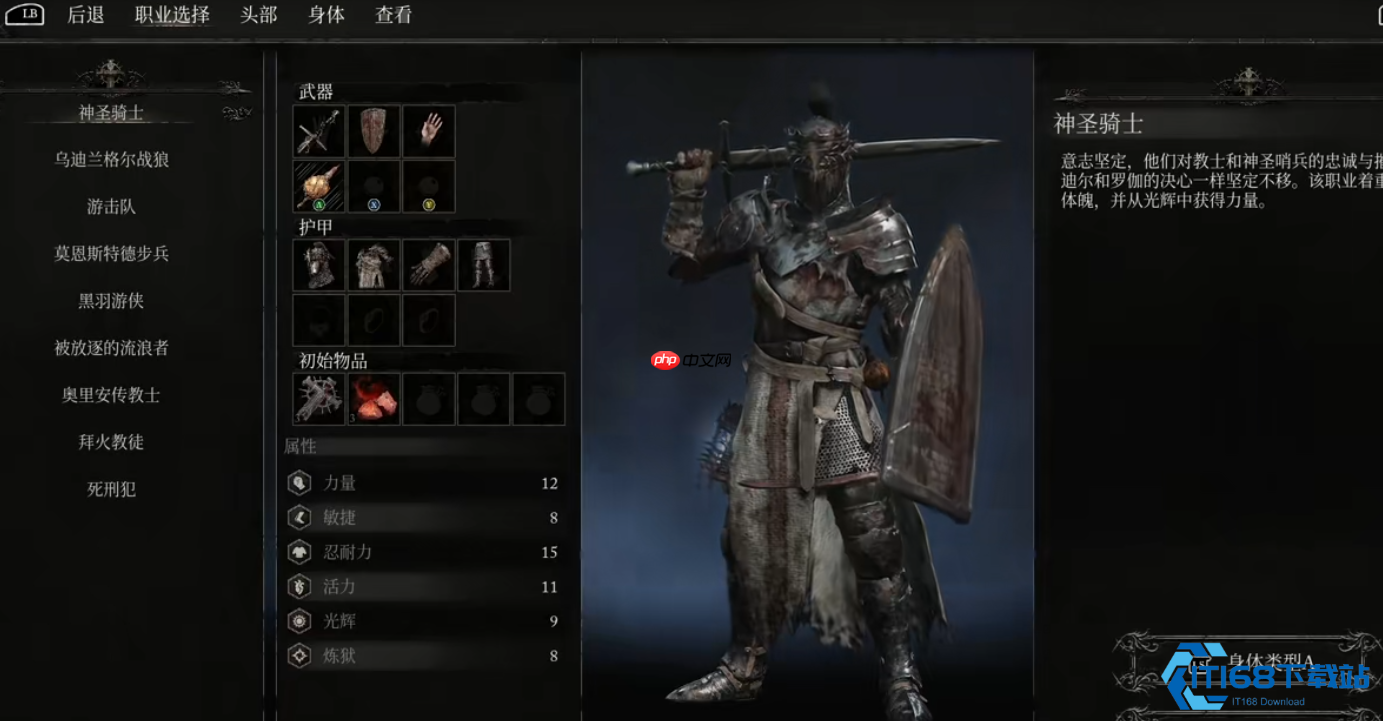Screen dimensions: 1383x721
Task: Select the 神圣骑士 class
Action: [x=111, y=113]
